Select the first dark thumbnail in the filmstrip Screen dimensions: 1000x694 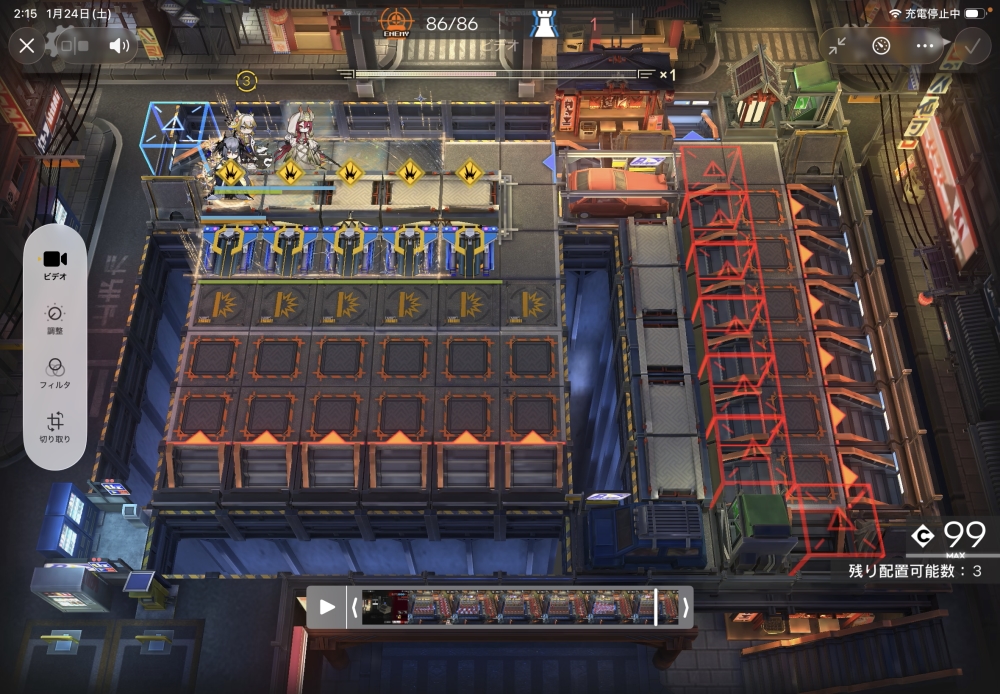point(384,606)
